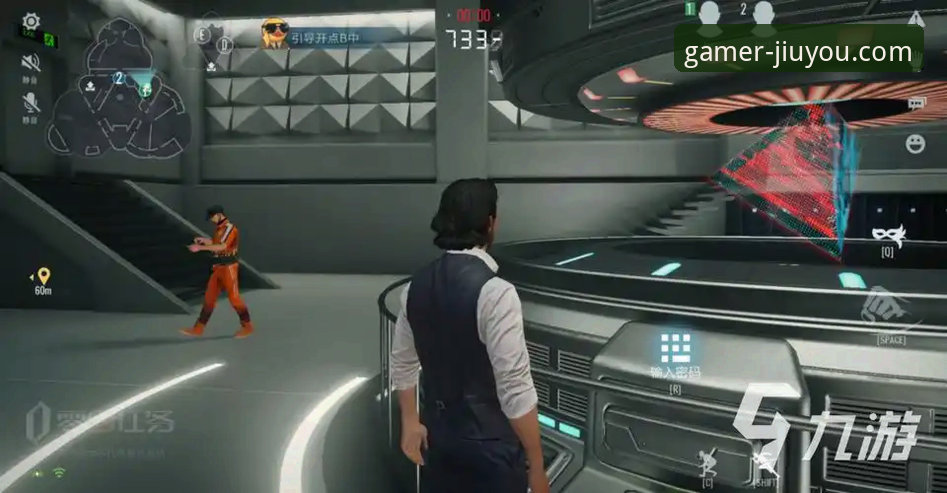The height and width of the screenshot is (493, 947).
Task: Click the sunglasses player avatar
Action: tap(274, 34)
